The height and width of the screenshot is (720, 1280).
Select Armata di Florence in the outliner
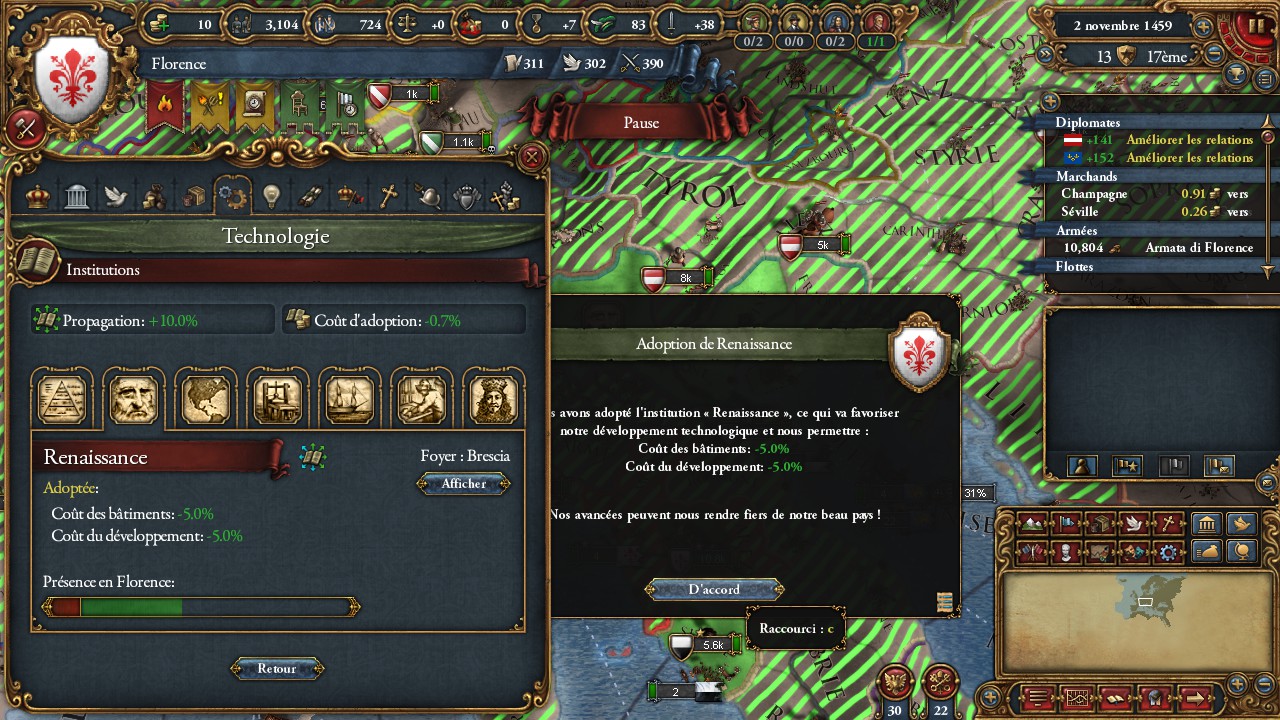click(1198, 248)
